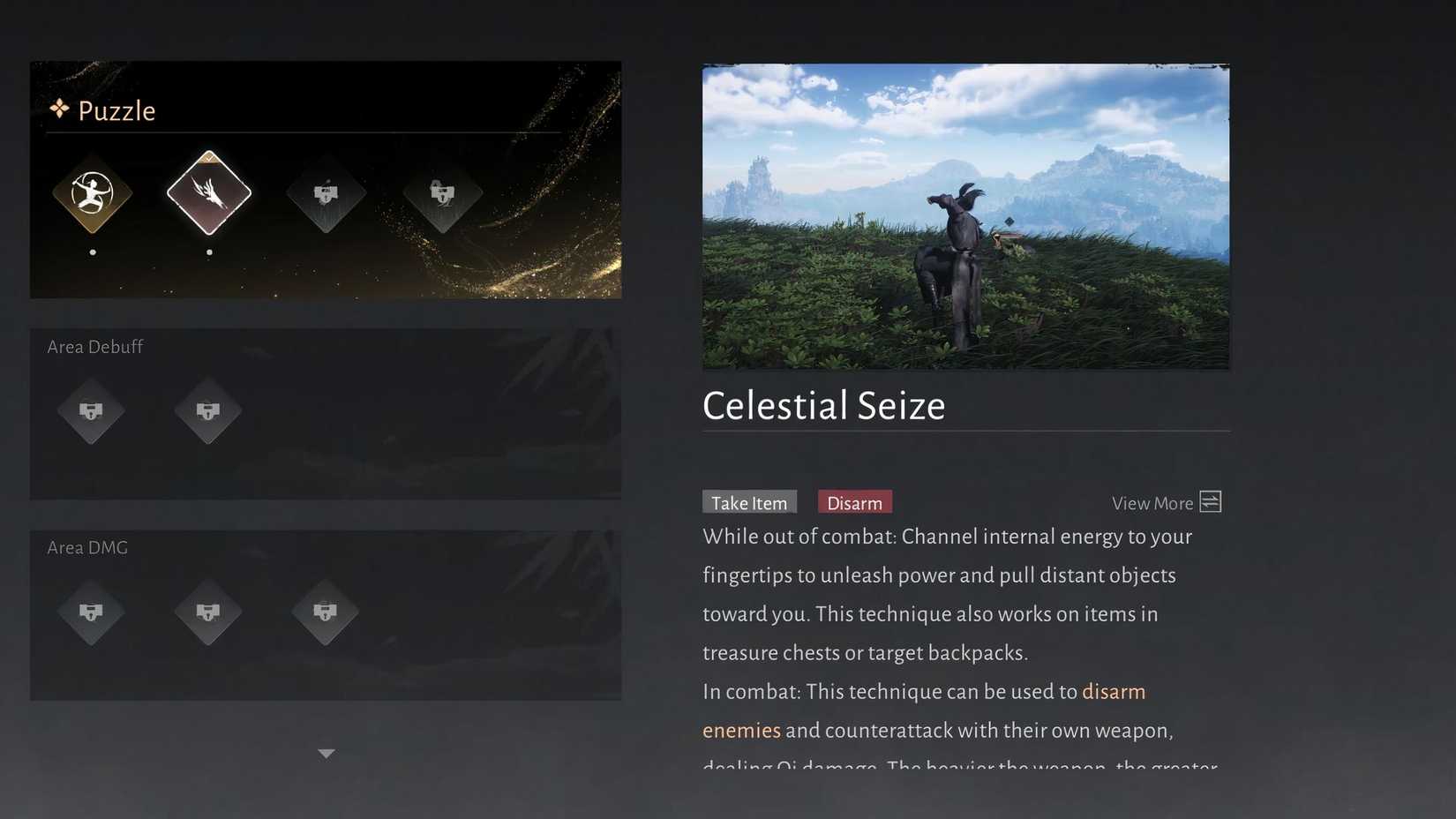1456x819 pixels.
Task: Click the middle locked Area DMG skill
Action: tap(208, 613)
